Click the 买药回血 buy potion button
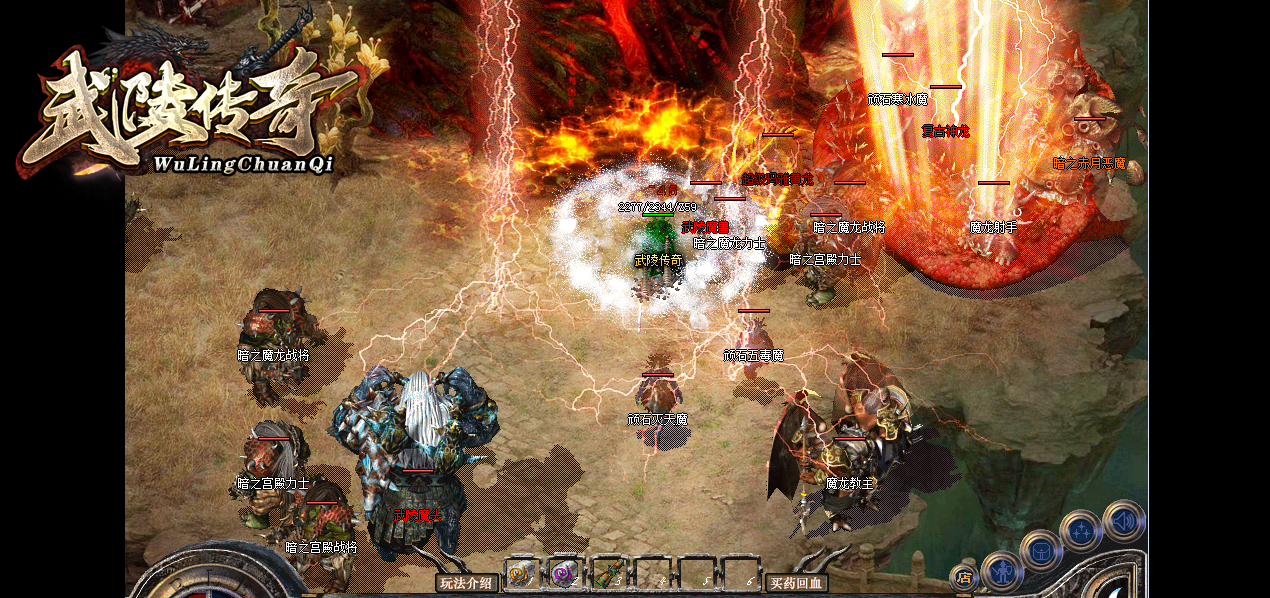1270x598 pixels. 796,582
